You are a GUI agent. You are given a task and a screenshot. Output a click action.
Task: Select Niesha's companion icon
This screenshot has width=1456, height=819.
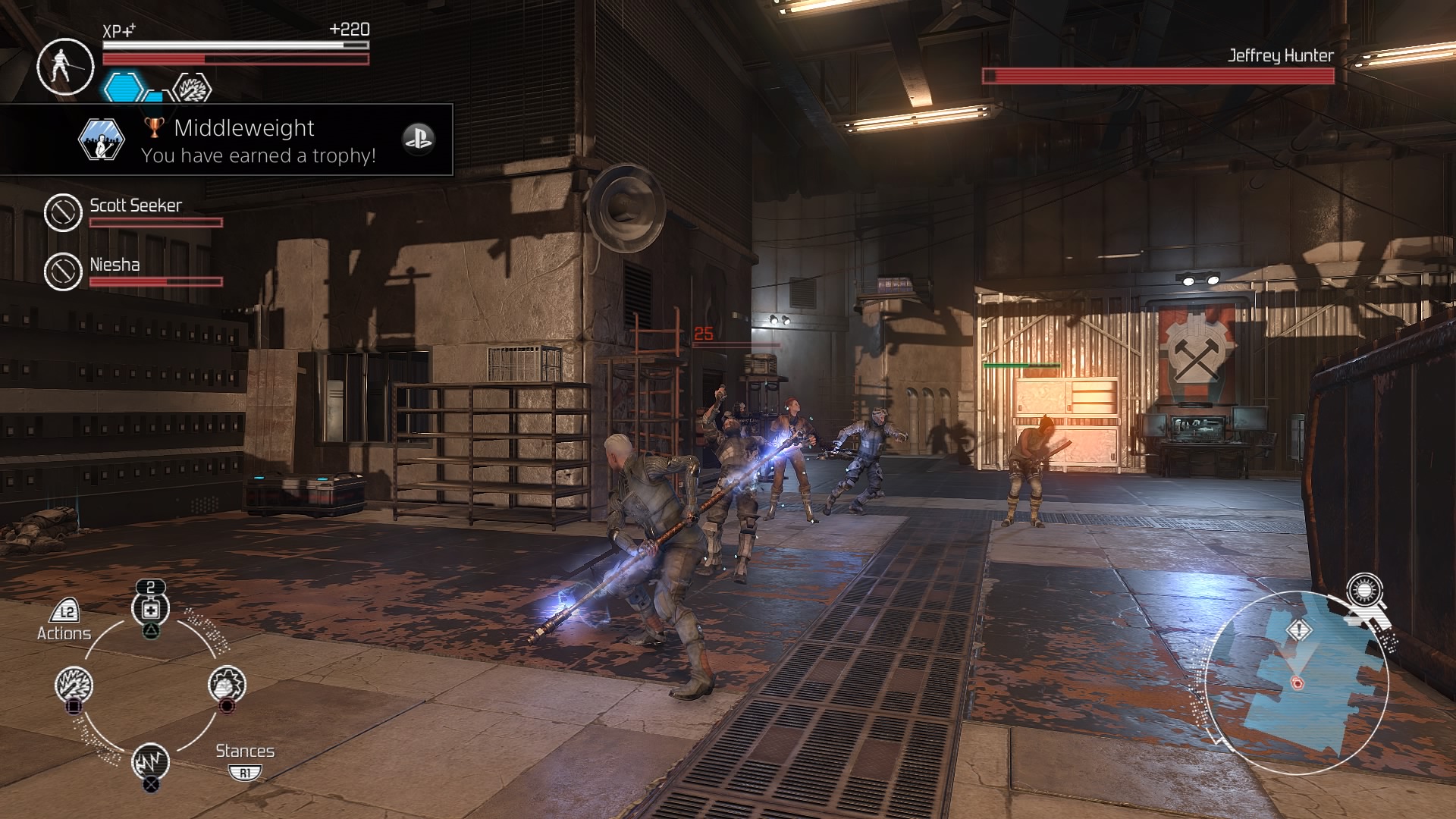[x=63, y=271]
